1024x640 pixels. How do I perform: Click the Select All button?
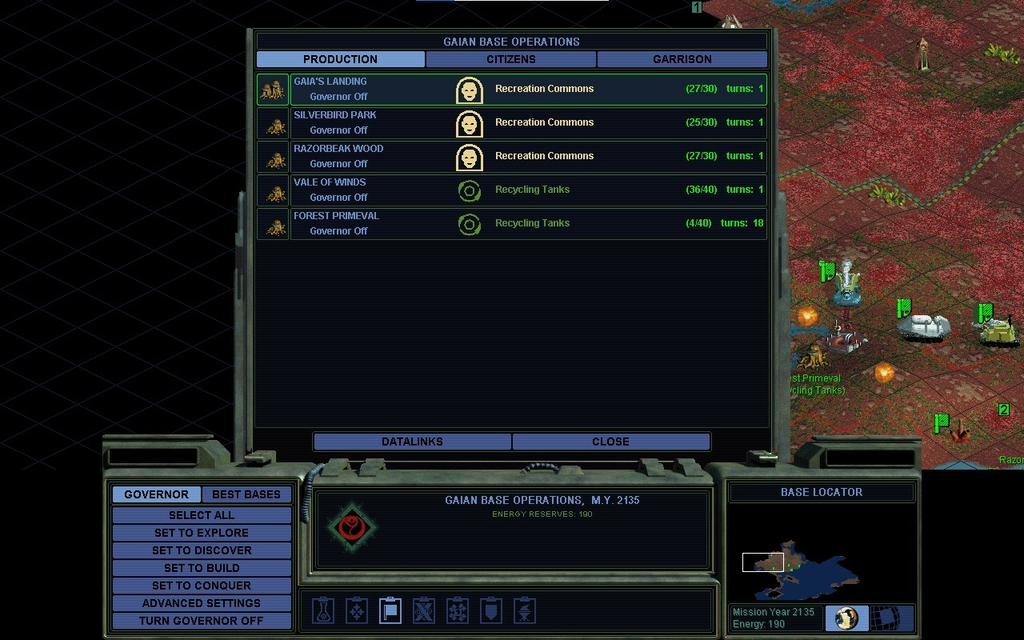click(x=201, y=515)
